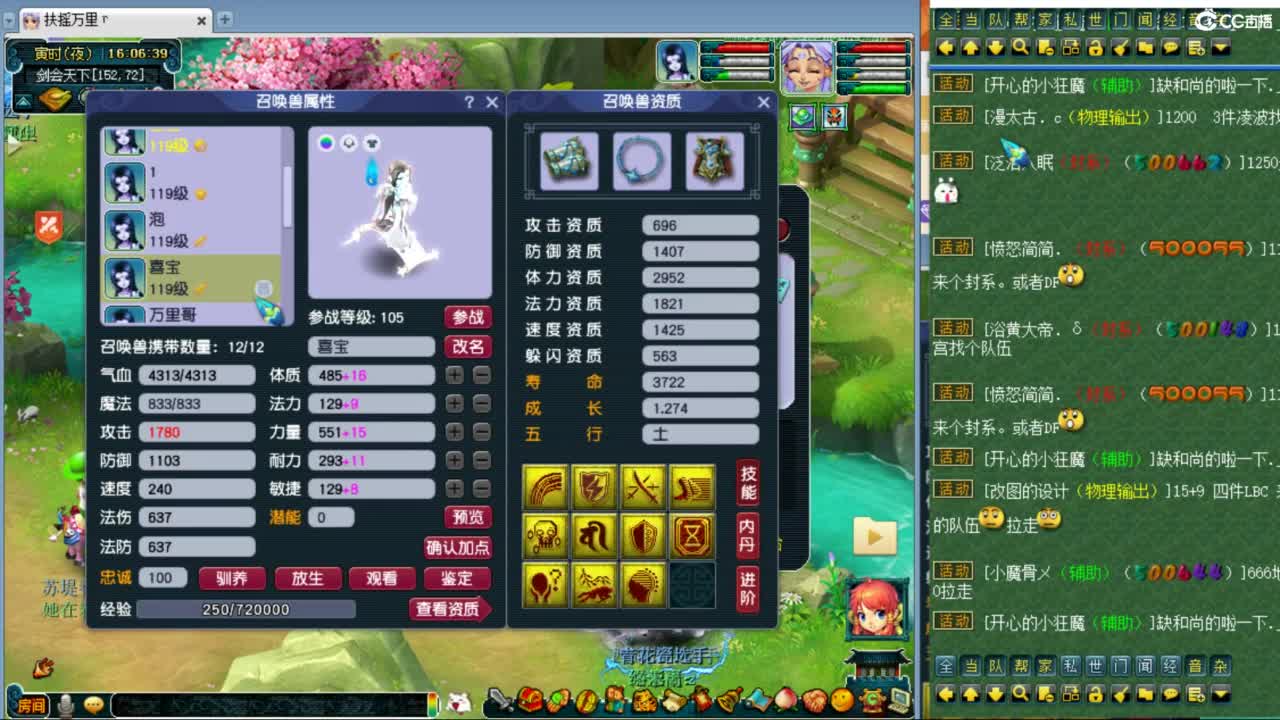Toggle the colored sphere icon above pet preview
This screenshot has width=1280, height=720.
[x=327, y=143]
